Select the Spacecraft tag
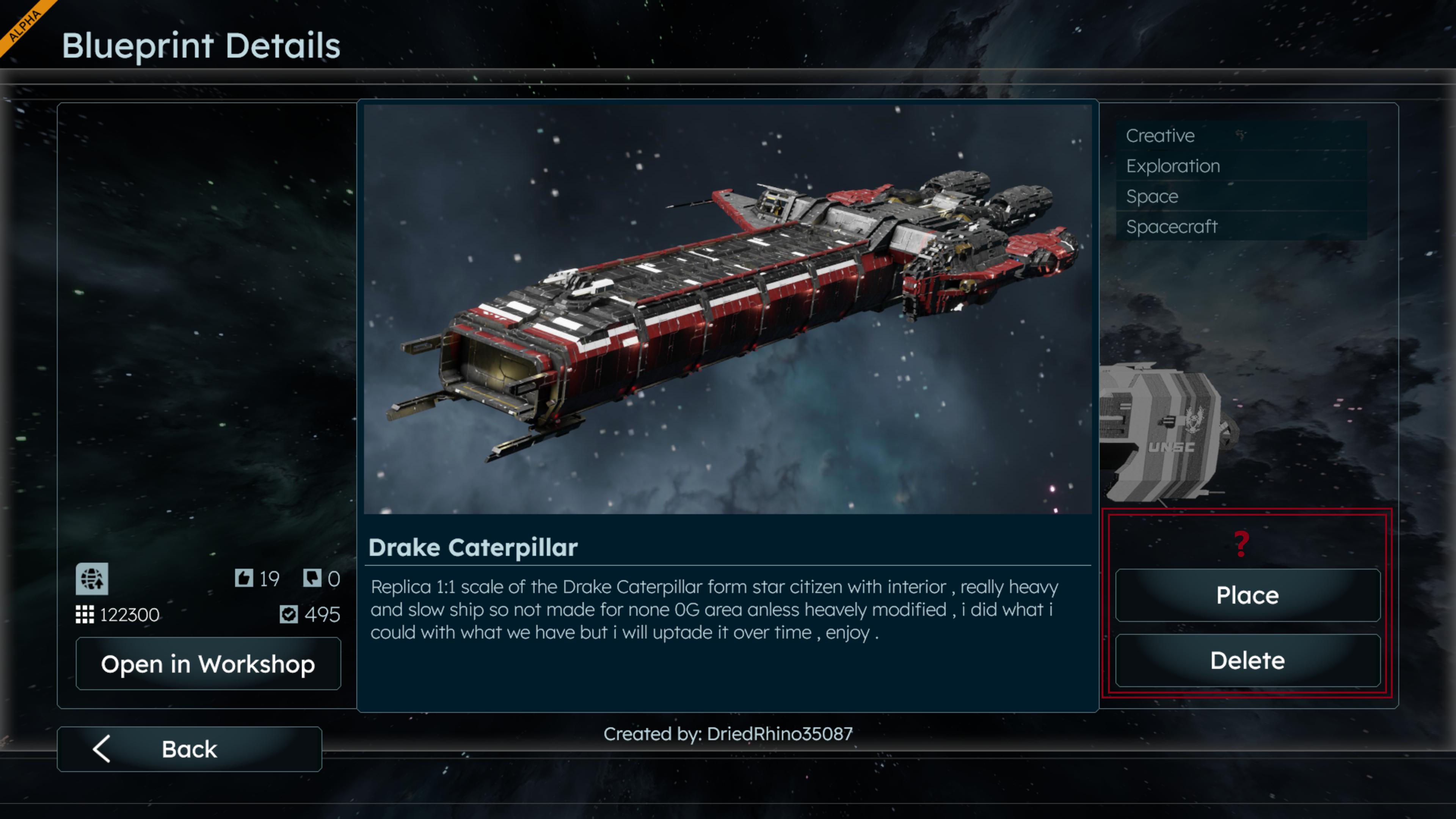The height and width of the screenshot is (819, 1456). (1171, 227)
